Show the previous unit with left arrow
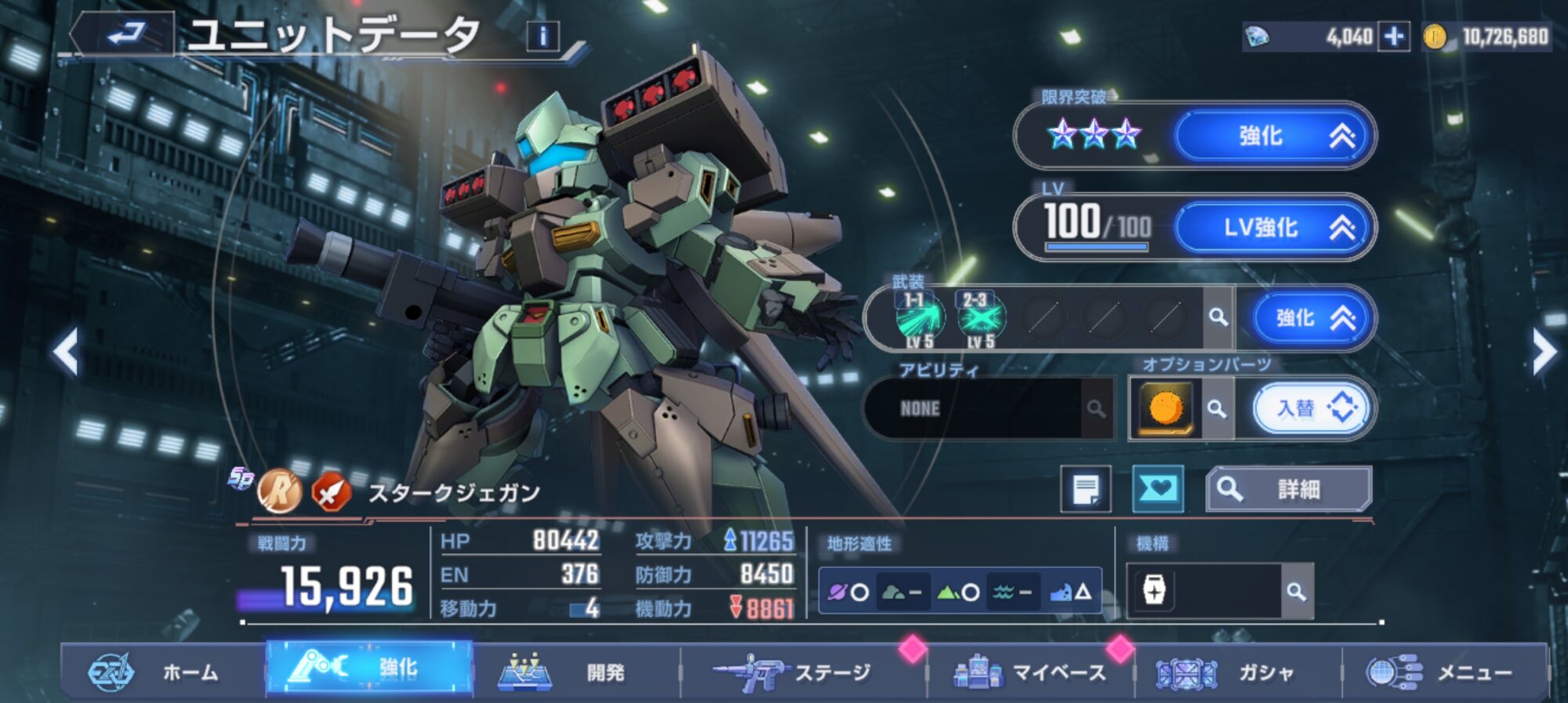Image resolution: width=1568 pixels, height=703 pixels. [66, 352]
